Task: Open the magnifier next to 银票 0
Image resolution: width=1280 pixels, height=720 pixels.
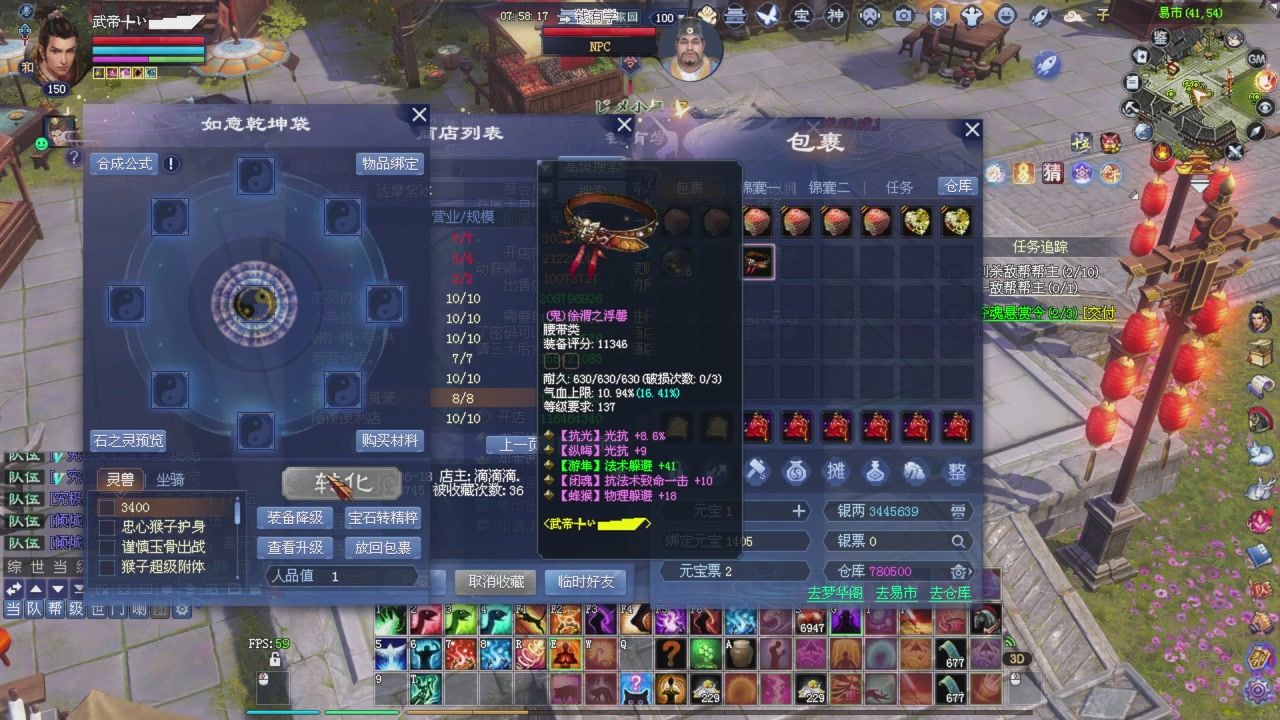Action: [x=959, y=541]
